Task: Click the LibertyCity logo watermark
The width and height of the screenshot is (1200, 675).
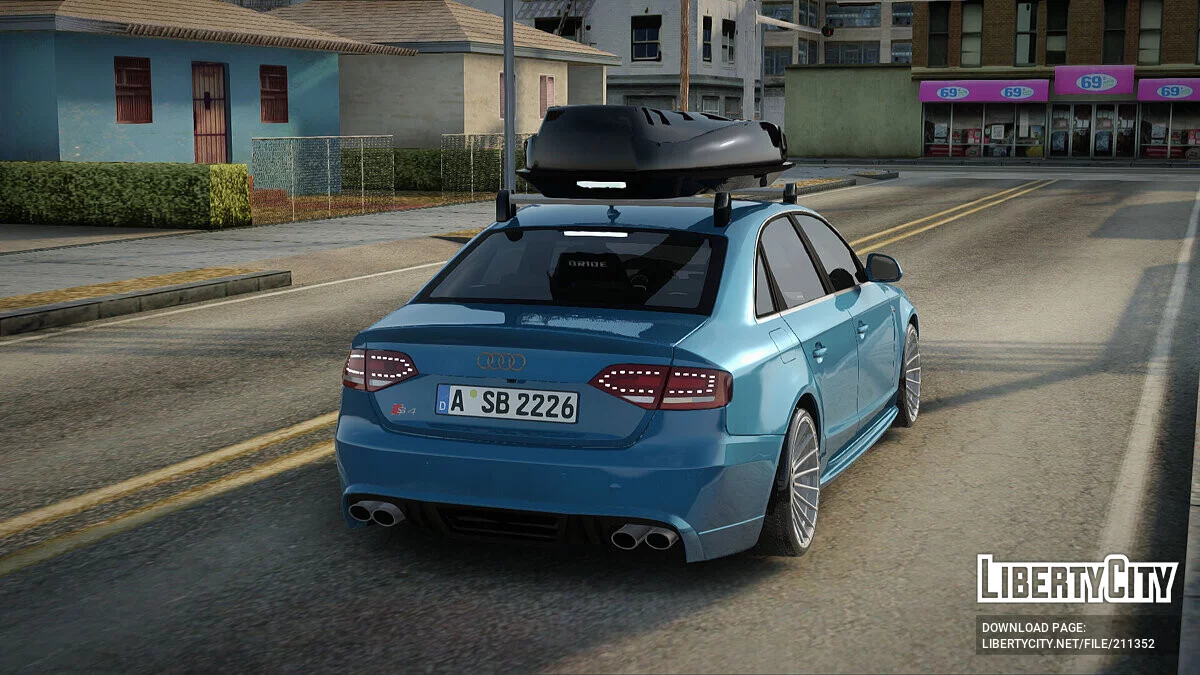Action: click(1077, 579)
